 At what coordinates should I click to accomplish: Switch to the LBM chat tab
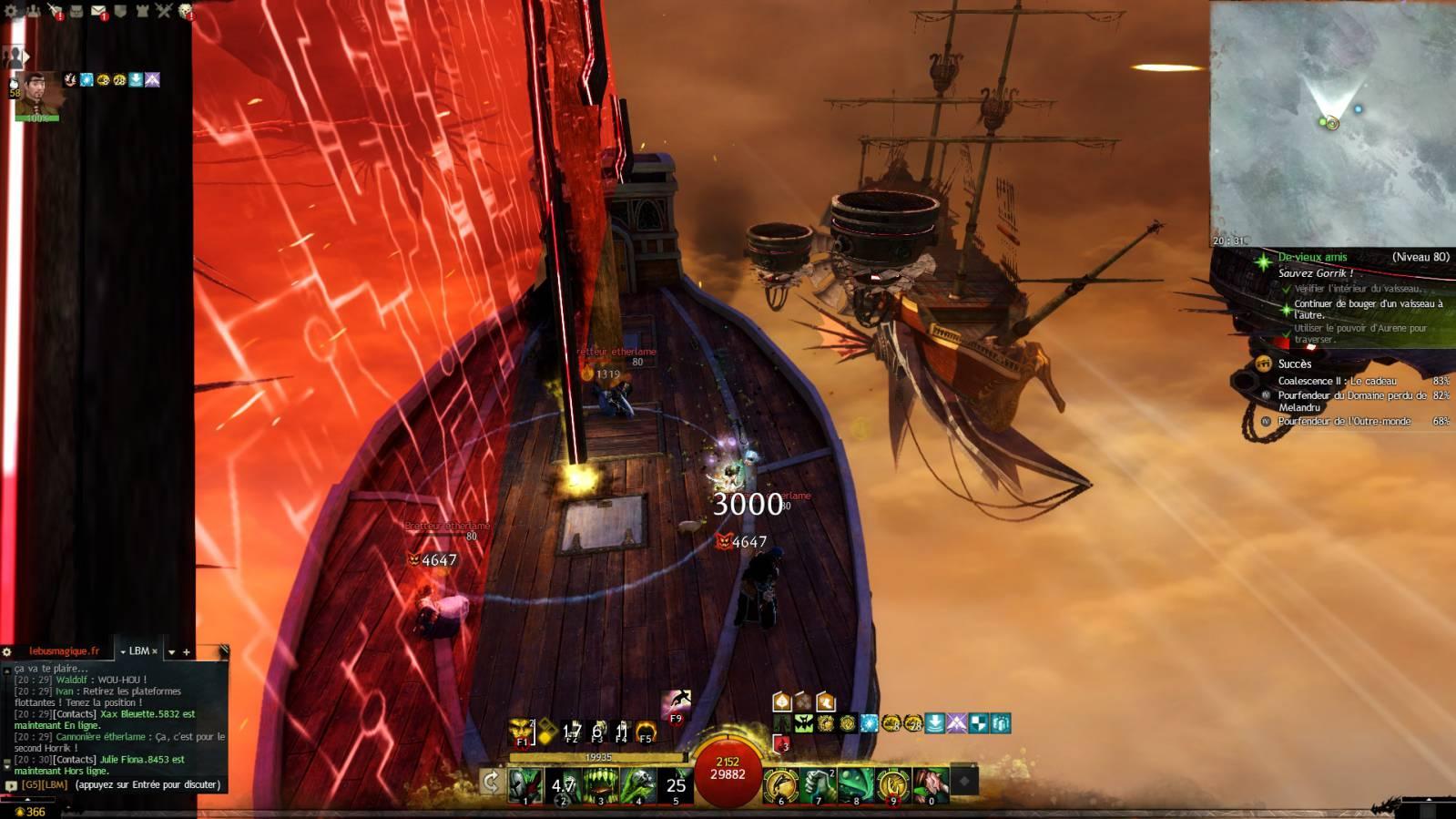pyautogui.click(x=139, y=651)
